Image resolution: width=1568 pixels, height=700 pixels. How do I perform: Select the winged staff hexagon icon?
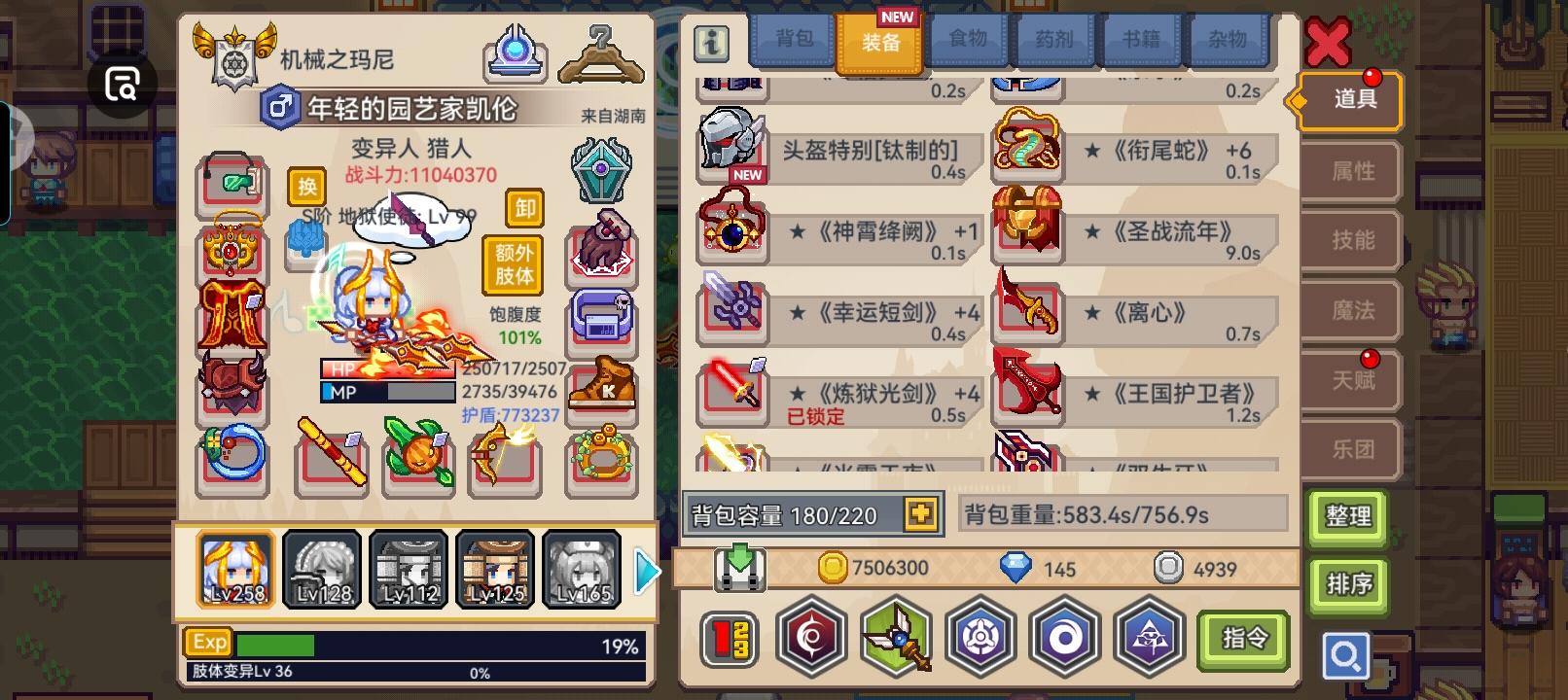pyautogui.click(x=896, y=637)
